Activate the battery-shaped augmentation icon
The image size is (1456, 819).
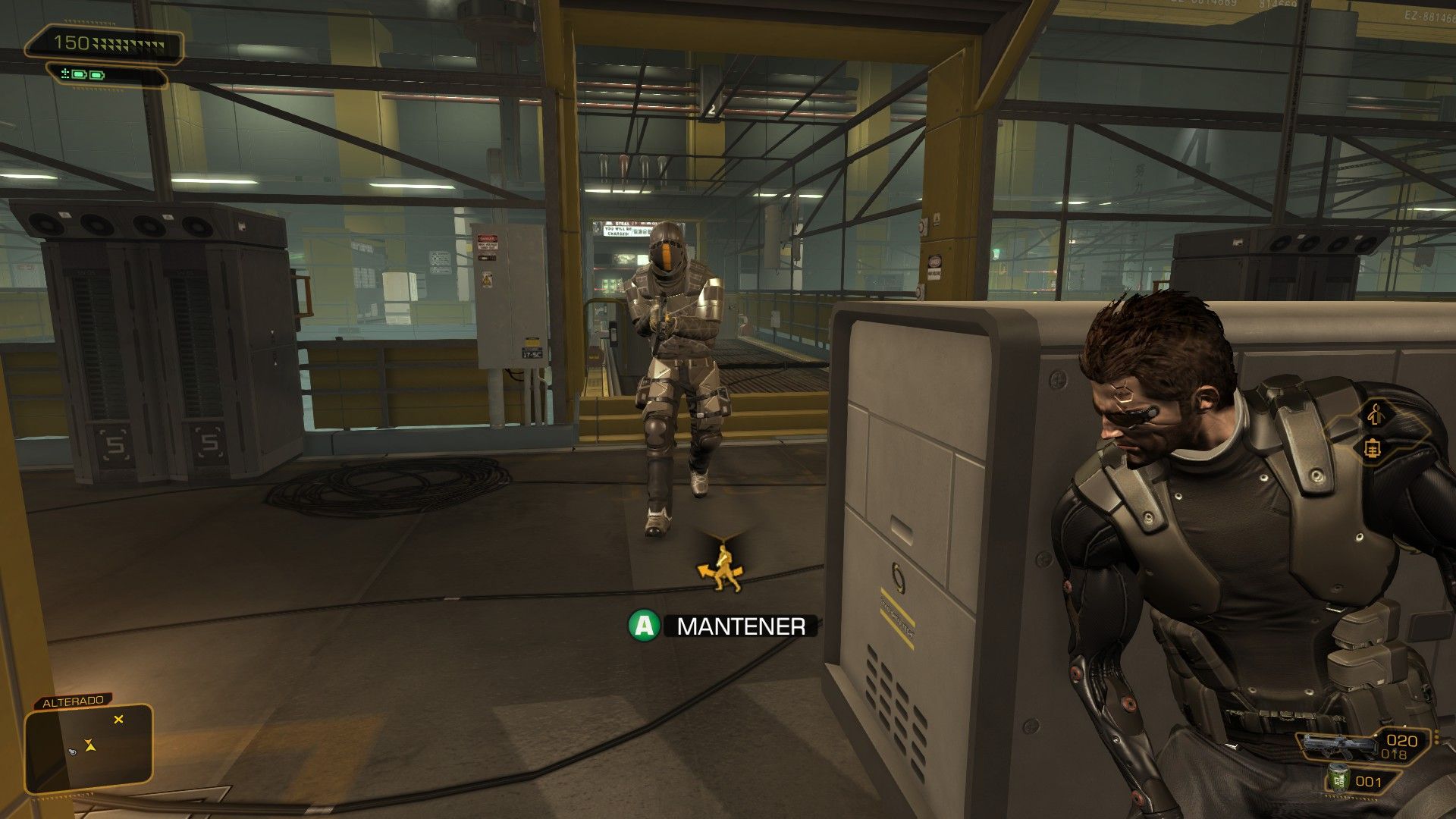click(x=1373, y=449)
